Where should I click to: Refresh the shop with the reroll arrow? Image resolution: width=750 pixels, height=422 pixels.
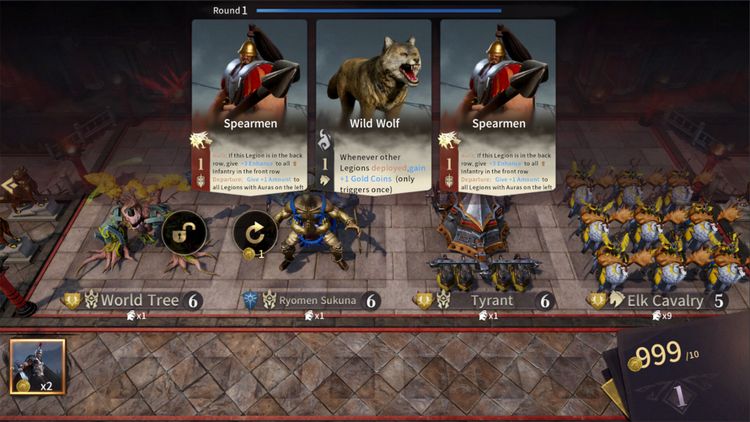pos(254,232)
